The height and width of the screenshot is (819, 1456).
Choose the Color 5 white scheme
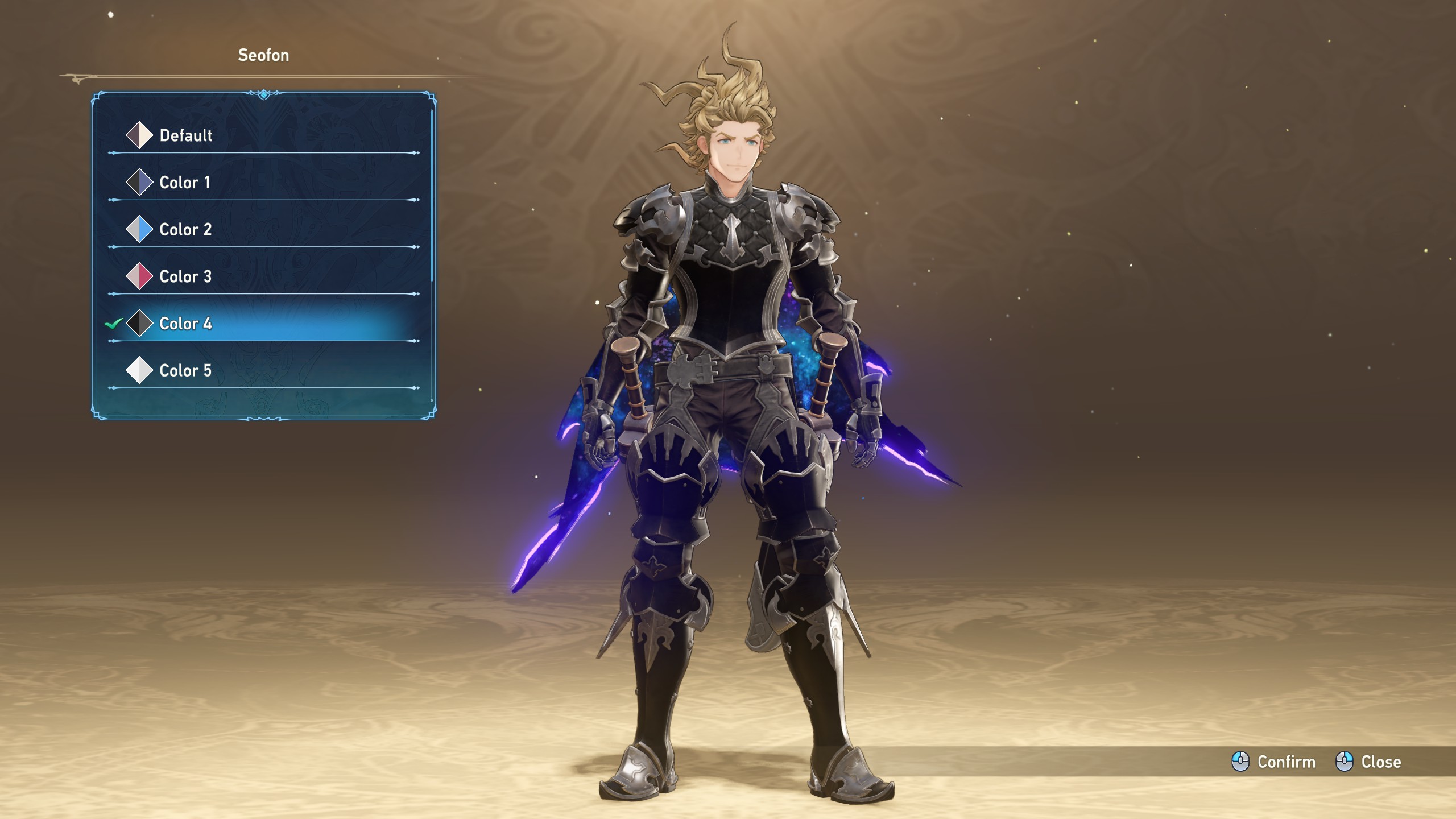[x=185, y=371]
